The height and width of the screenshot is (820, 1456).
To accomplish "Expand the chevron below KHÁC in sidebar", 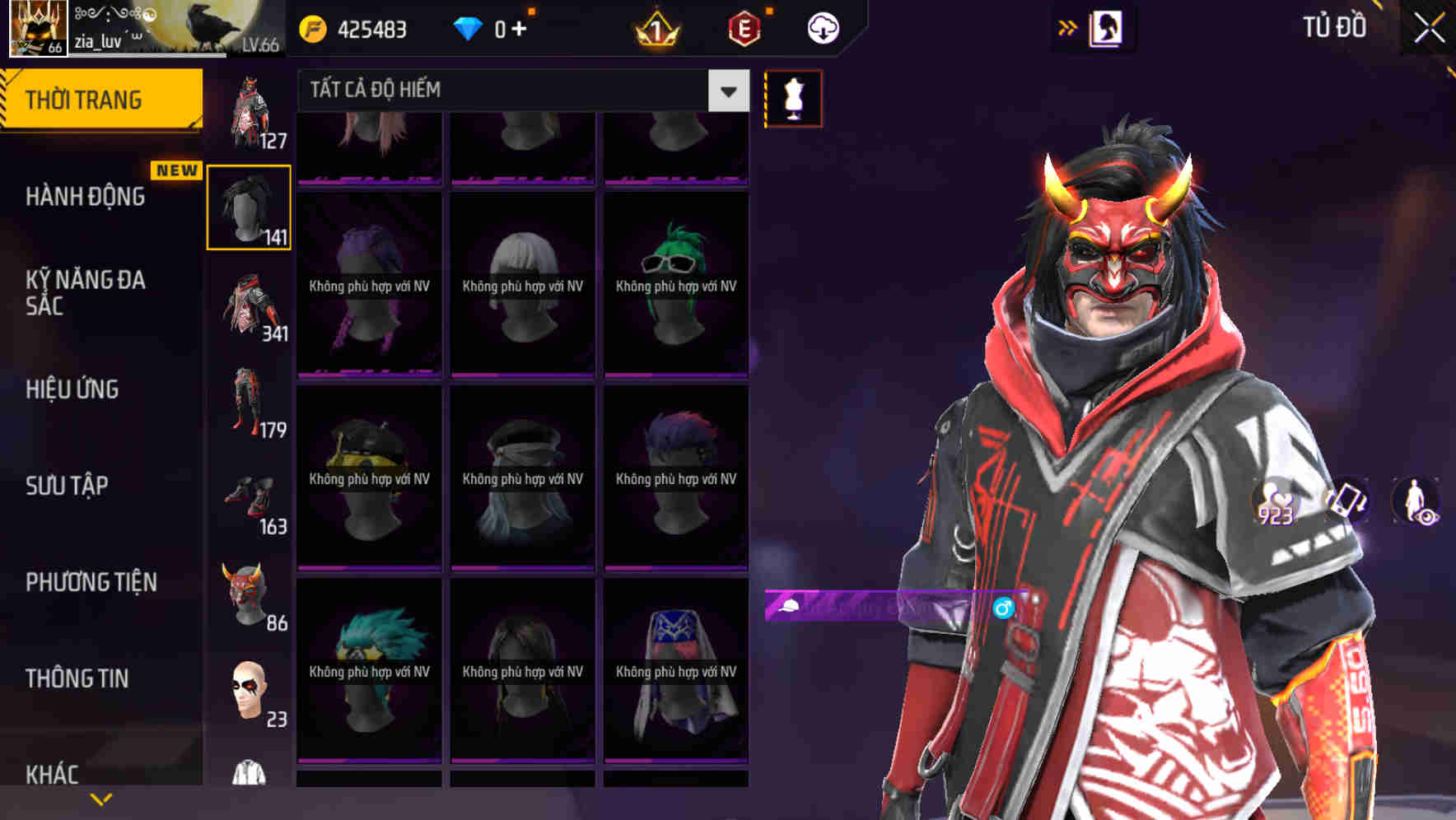I will (100, 798).
